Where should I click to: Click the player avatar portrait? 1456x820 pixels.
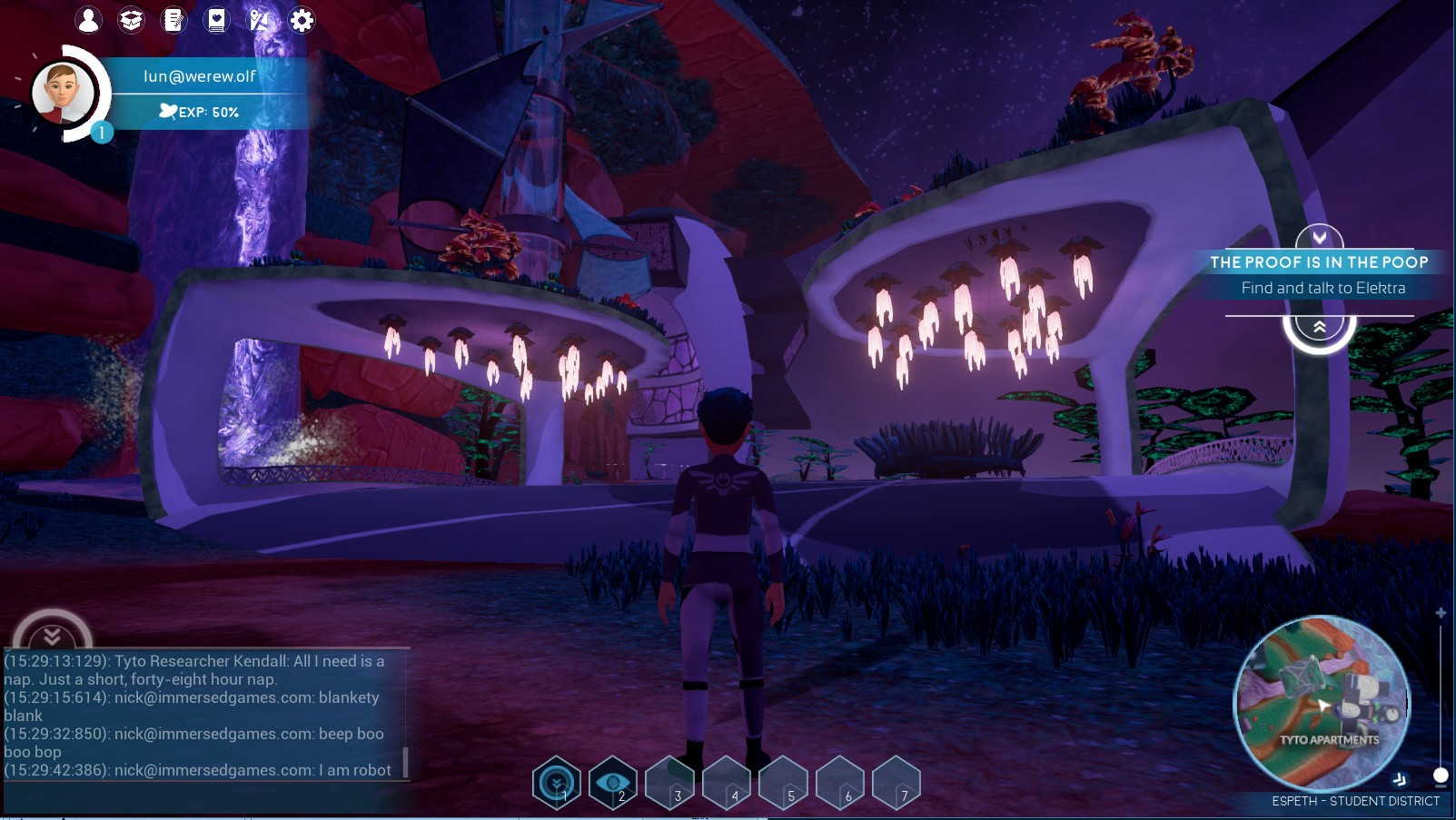(62, 94)
